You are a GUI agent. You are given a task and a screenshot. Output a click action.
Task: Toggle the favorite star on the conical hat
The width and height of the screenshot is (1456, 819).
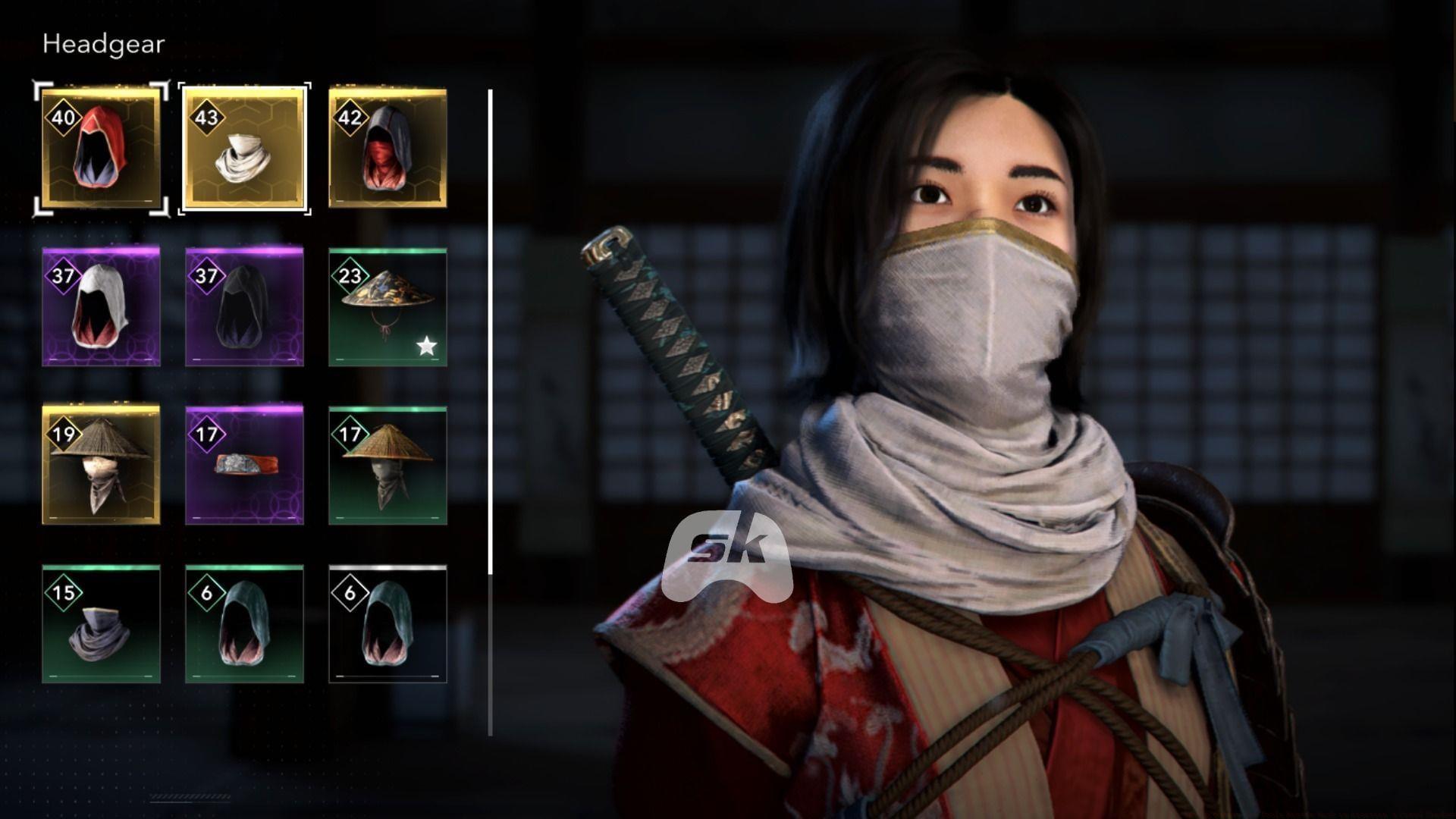click(427, 347)
